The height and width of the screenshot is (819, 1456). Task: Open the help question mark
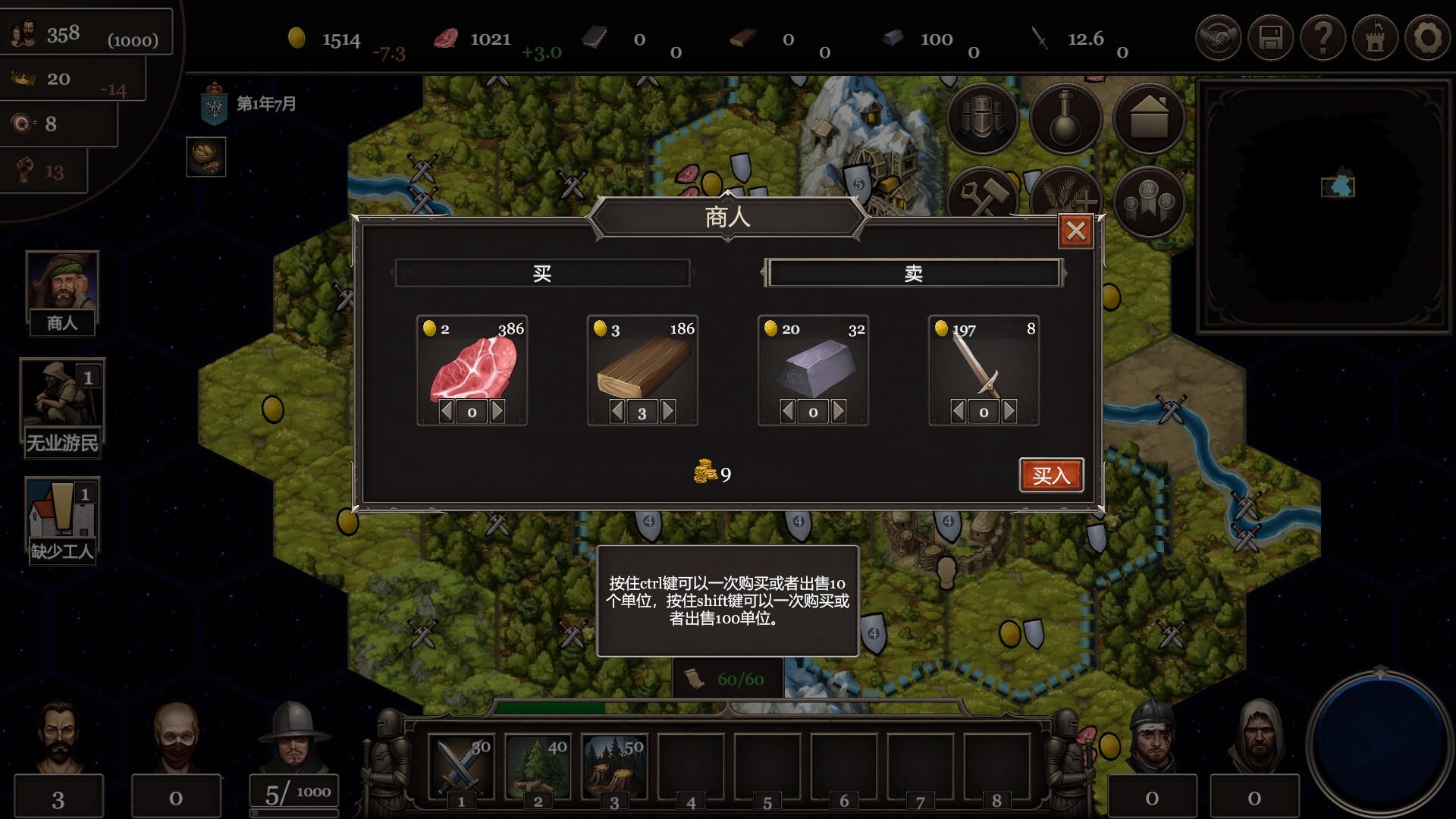(1323, 37)
